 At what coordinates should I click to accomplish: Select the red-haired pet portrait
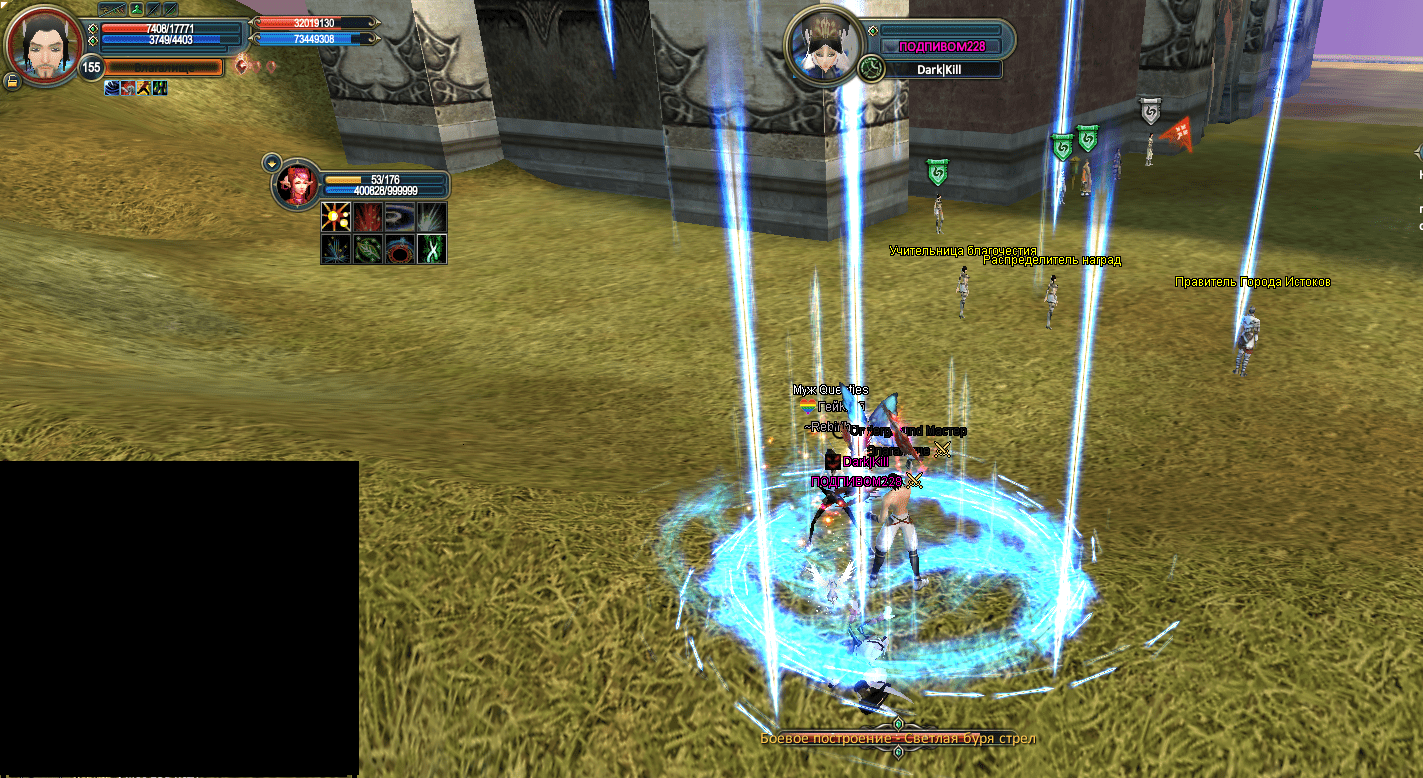(x=297, y=185)
